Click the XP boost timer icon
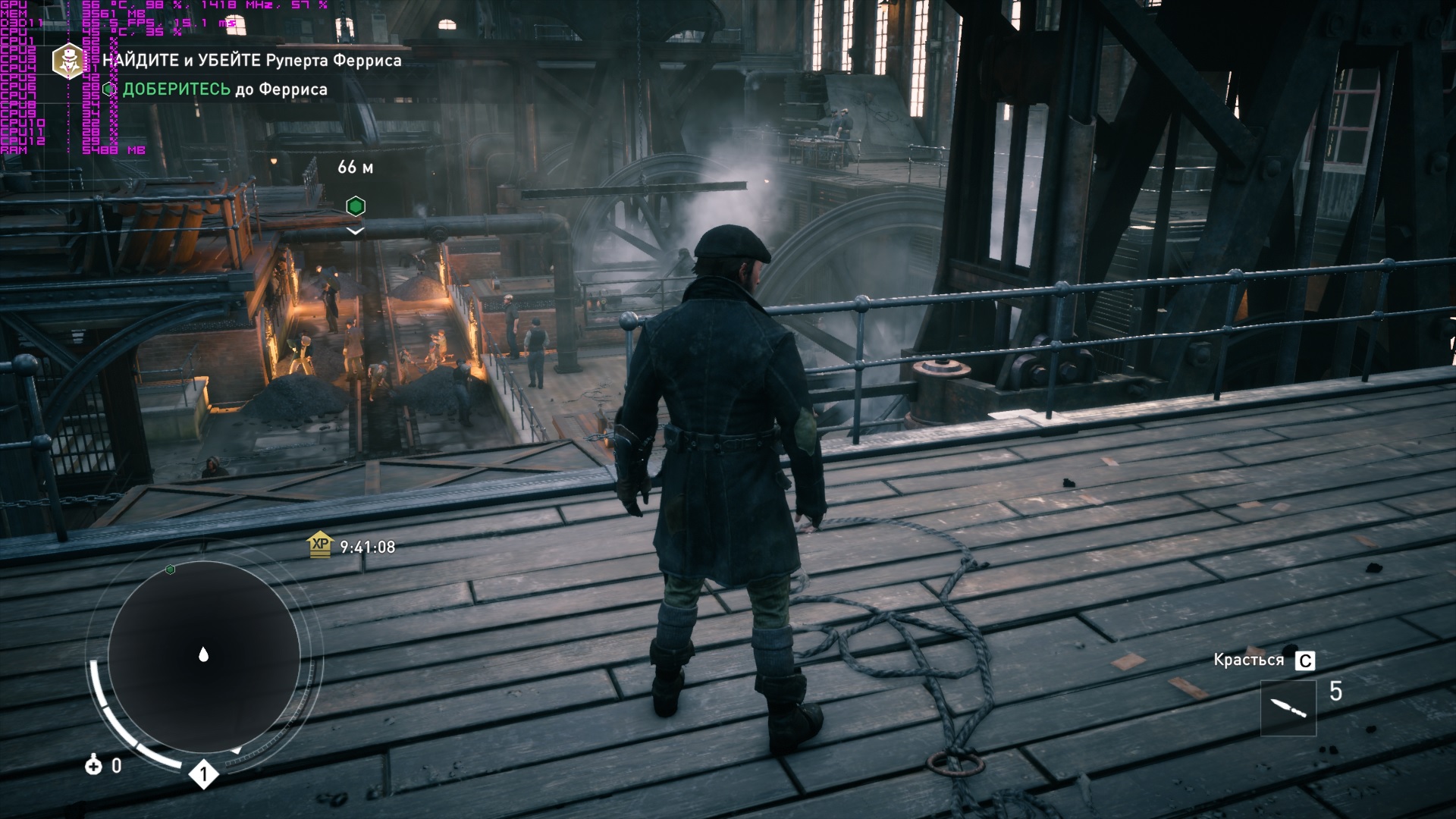This screenshot has width=1456, height=819. 320,546
